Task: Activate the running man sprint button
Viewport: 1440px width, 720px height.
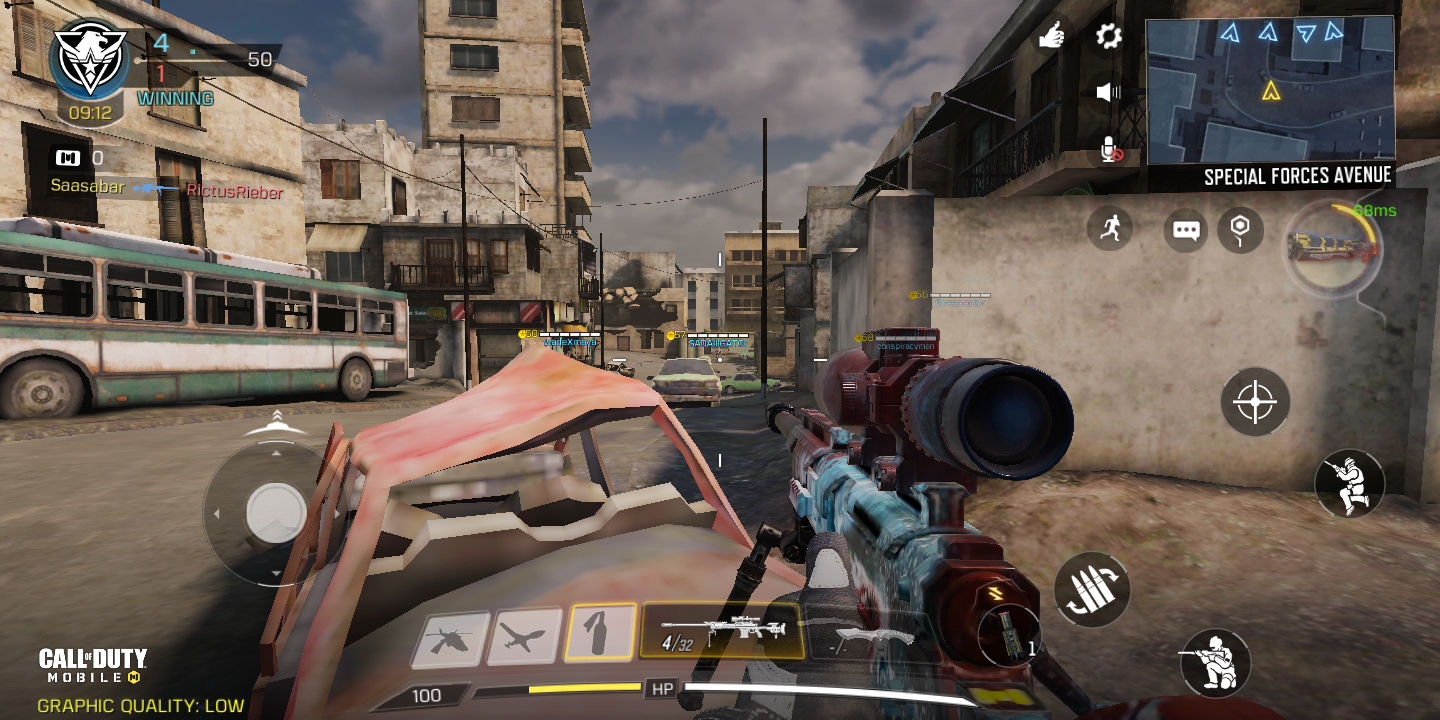Action: tap(1109, 229)
